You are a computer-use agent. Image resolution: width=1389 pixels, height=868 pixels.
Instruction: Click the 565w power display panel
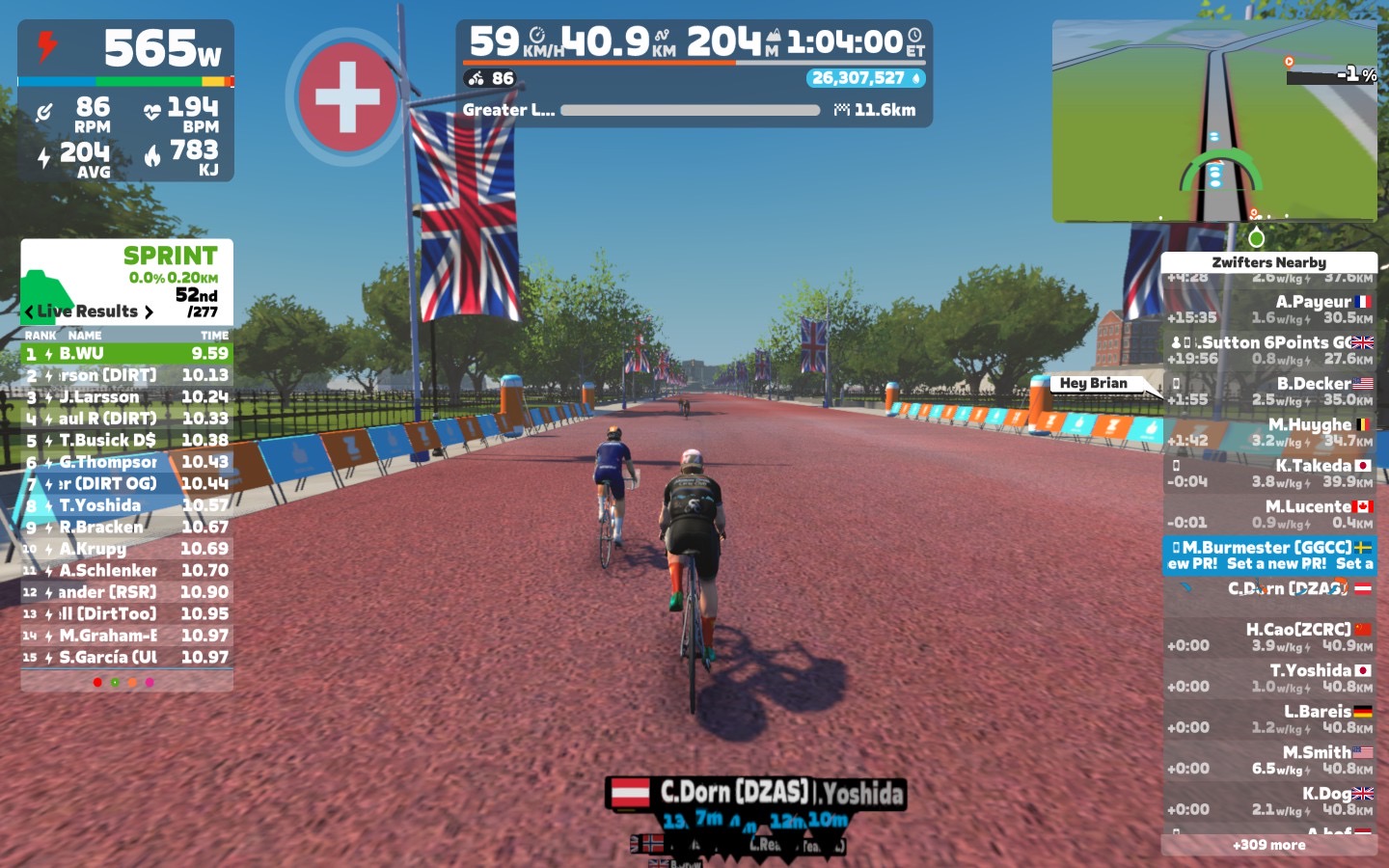pyautogui.click(x=125, y=48)
